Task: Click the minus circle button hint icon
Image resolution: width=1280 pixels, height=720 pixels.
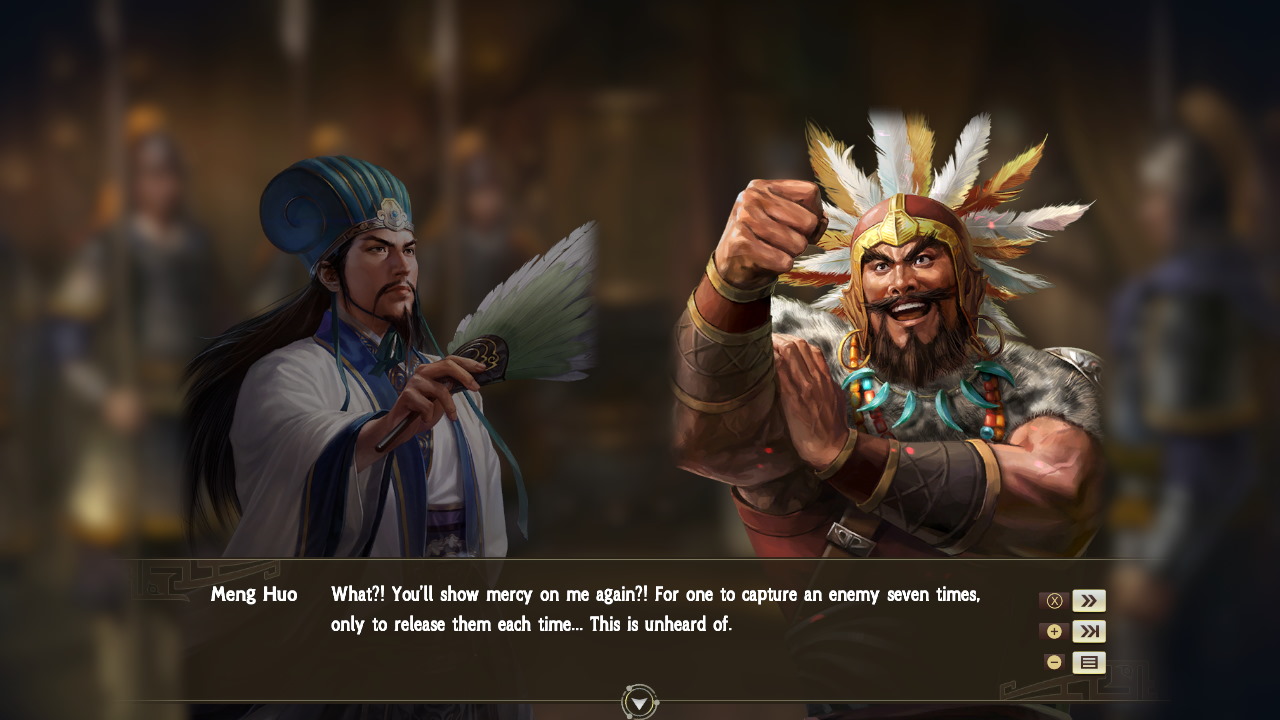Action: pyautogui.click(x=1054, y=662)
